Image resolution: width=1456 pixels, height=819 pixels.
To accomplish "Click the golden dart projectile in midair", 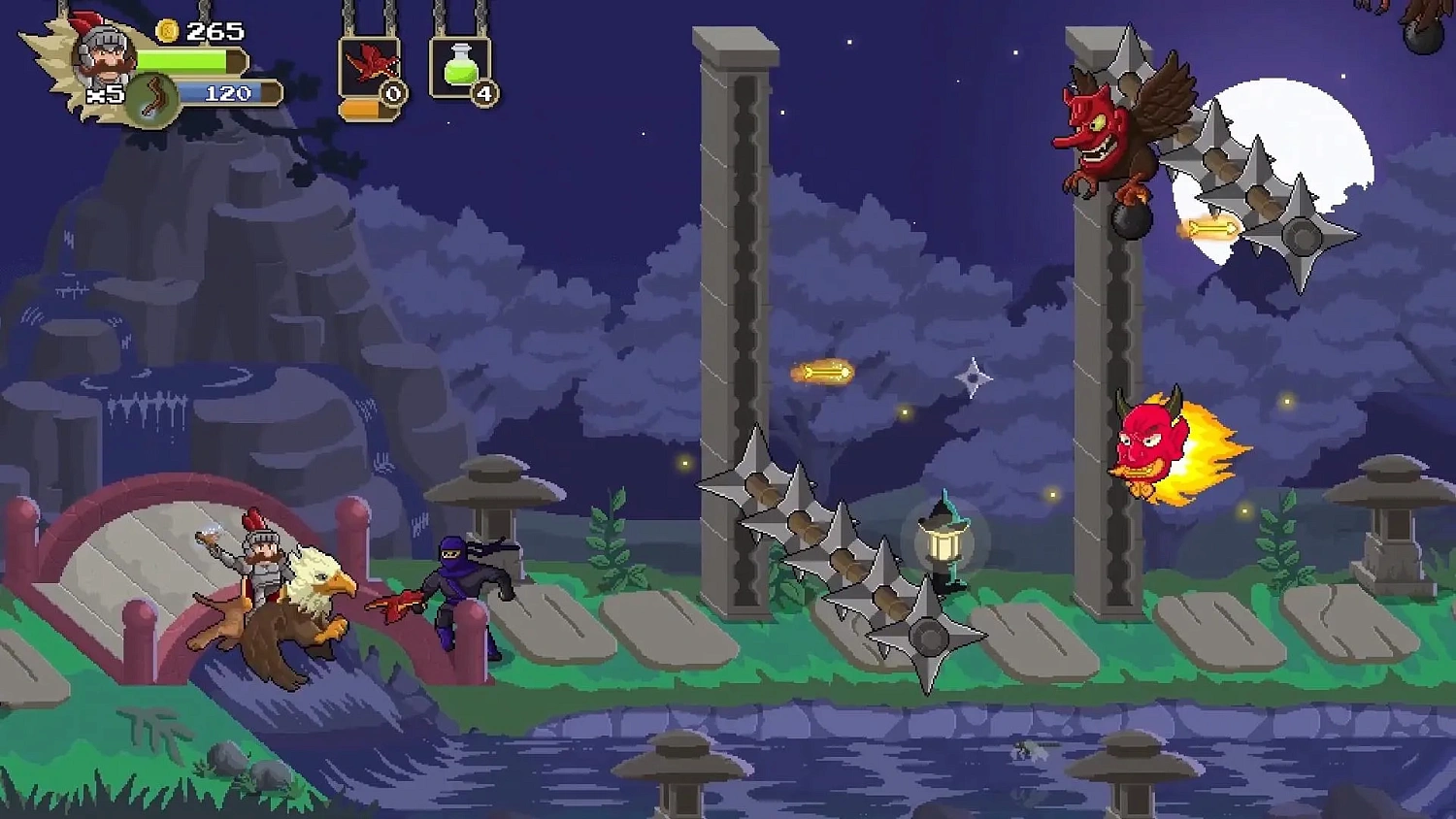I will click(x=820, y=372).
